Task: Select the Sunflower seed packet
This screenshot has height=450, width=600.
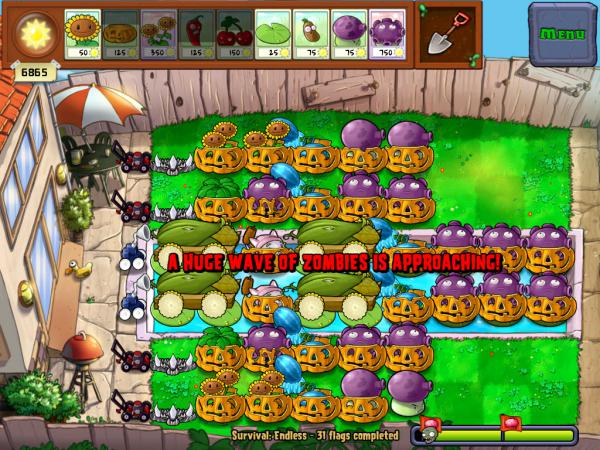Action: 83,35
